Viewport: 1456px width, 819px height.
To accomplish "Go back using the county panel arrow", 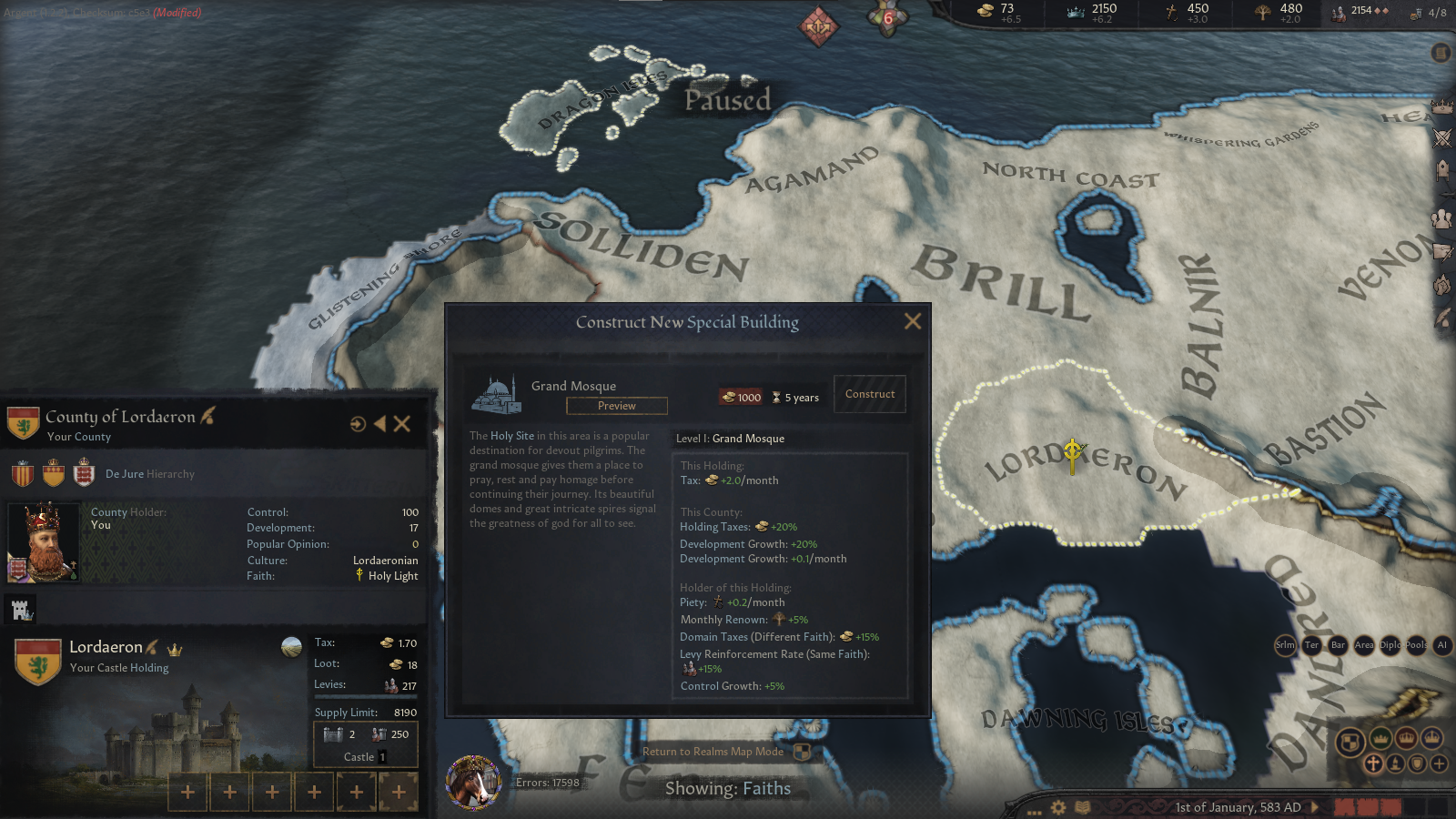I will click(x=379, y=423).
